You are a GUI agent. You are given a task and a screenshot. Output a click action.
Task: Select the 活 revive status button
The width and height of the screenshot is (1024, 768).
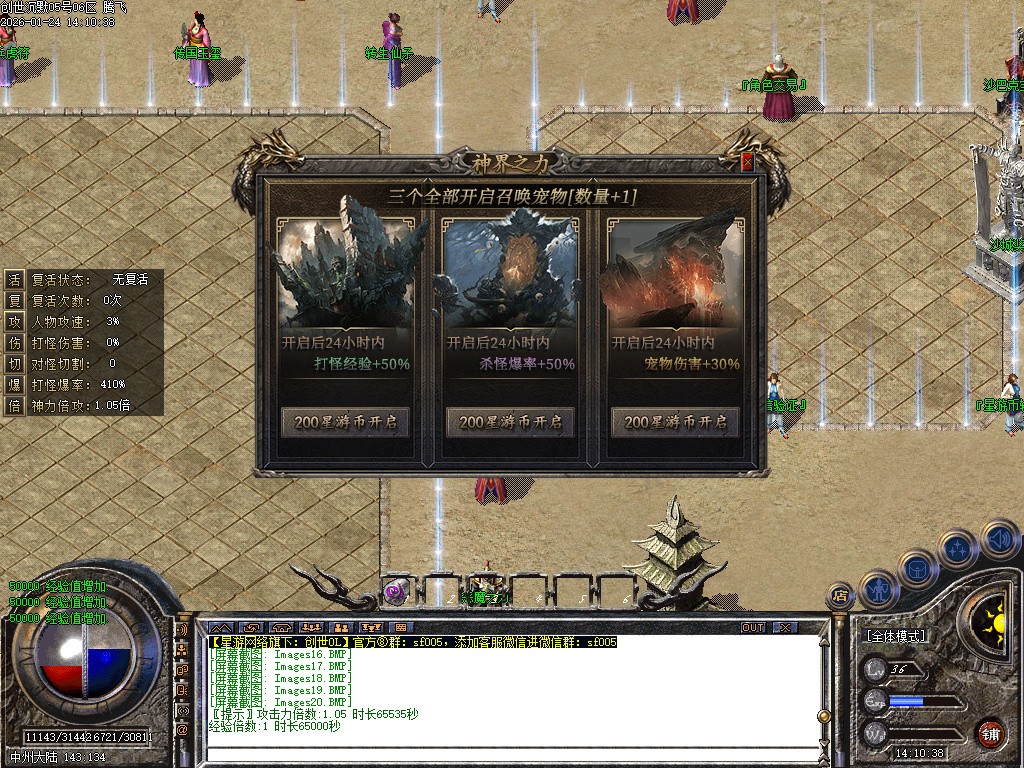[x=15, y=279]
